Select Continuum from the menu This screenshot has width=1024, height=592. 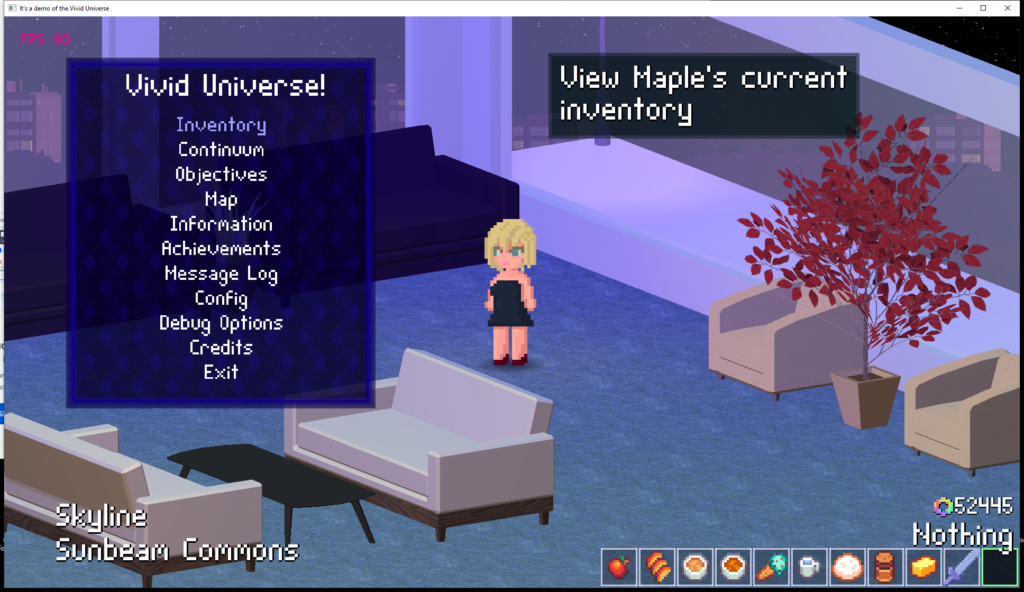(221, 150)
